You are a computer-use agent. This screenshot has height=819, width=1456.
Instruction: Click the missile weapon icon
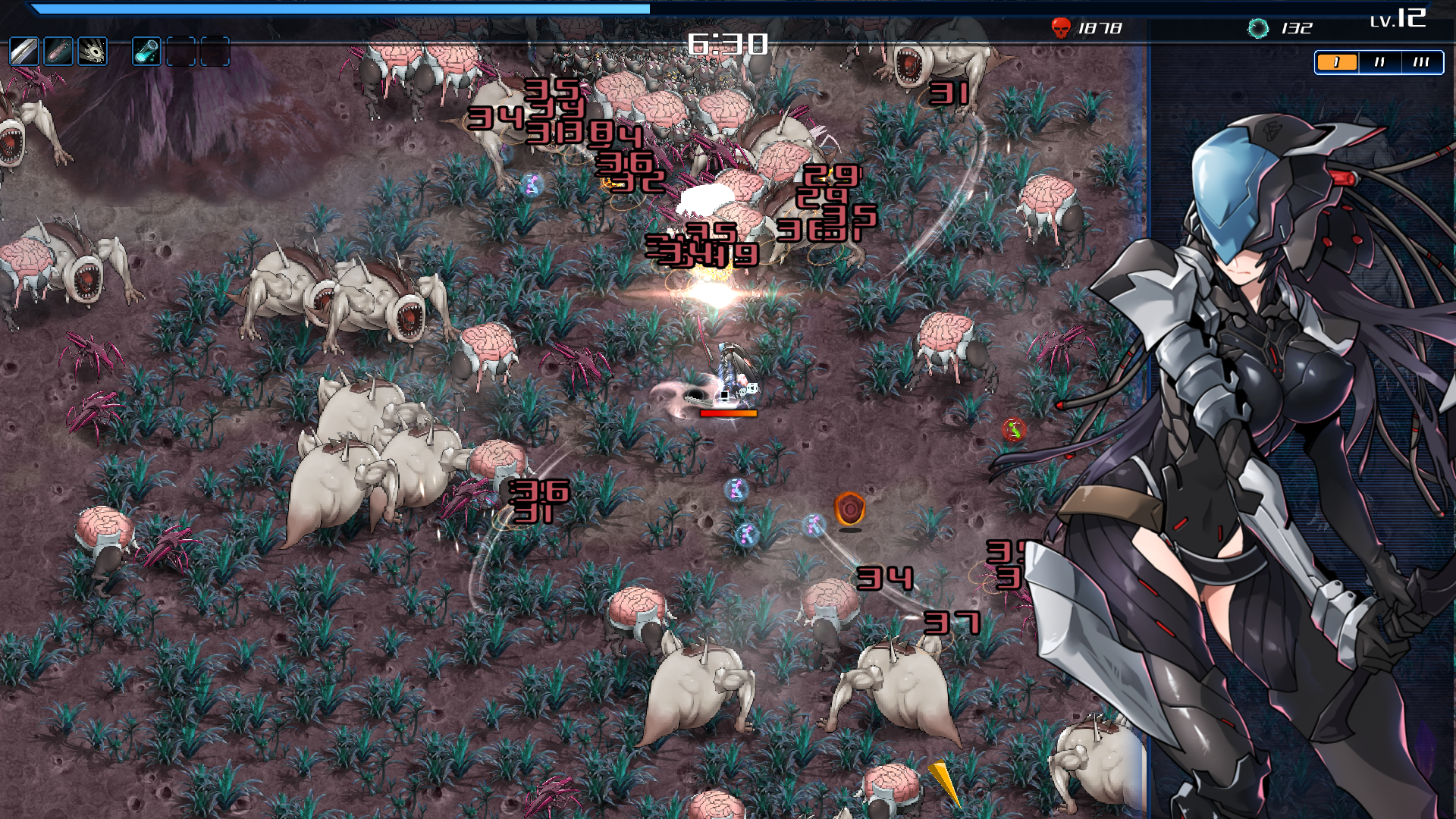58,52
